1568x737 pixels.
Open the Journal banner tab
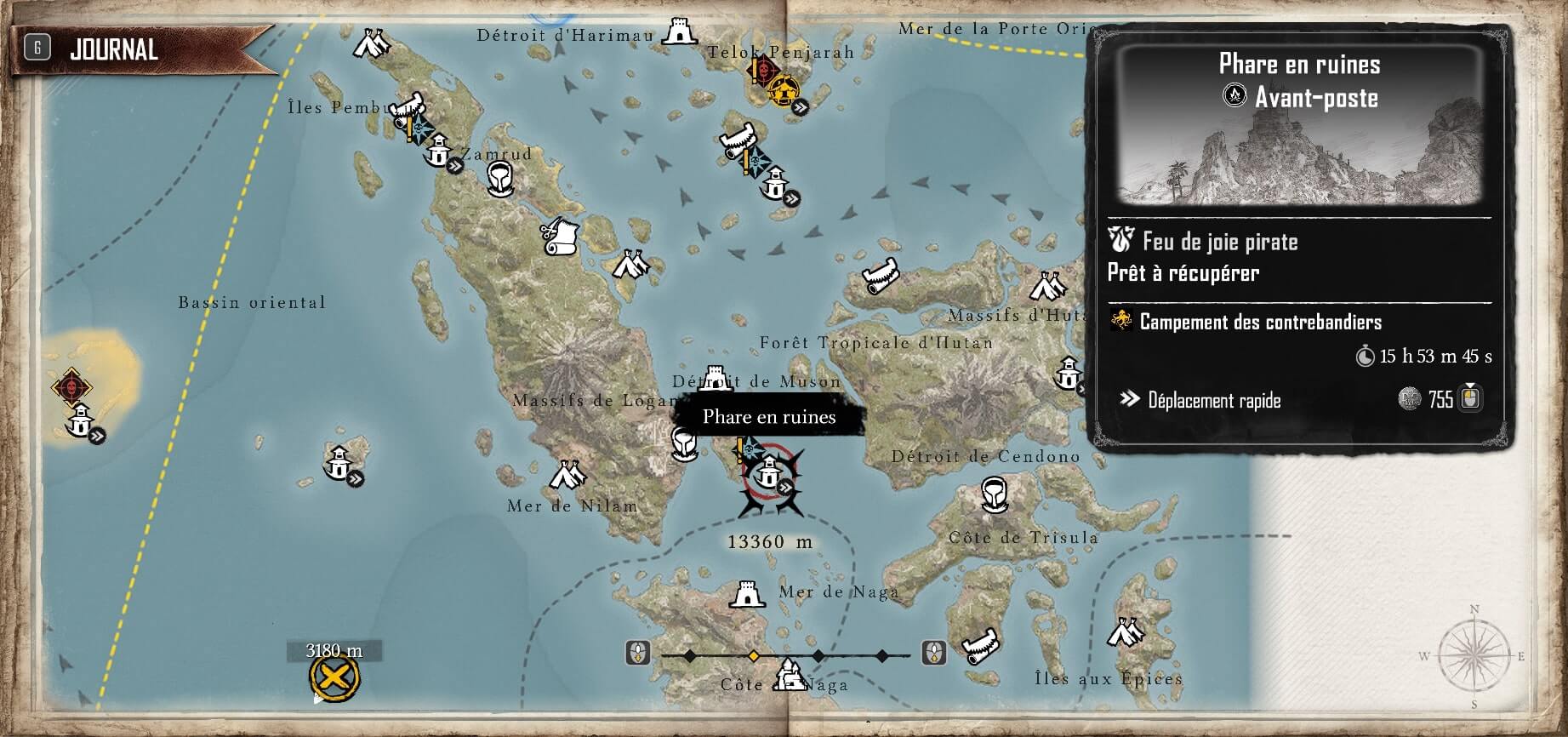click(113, 49)
